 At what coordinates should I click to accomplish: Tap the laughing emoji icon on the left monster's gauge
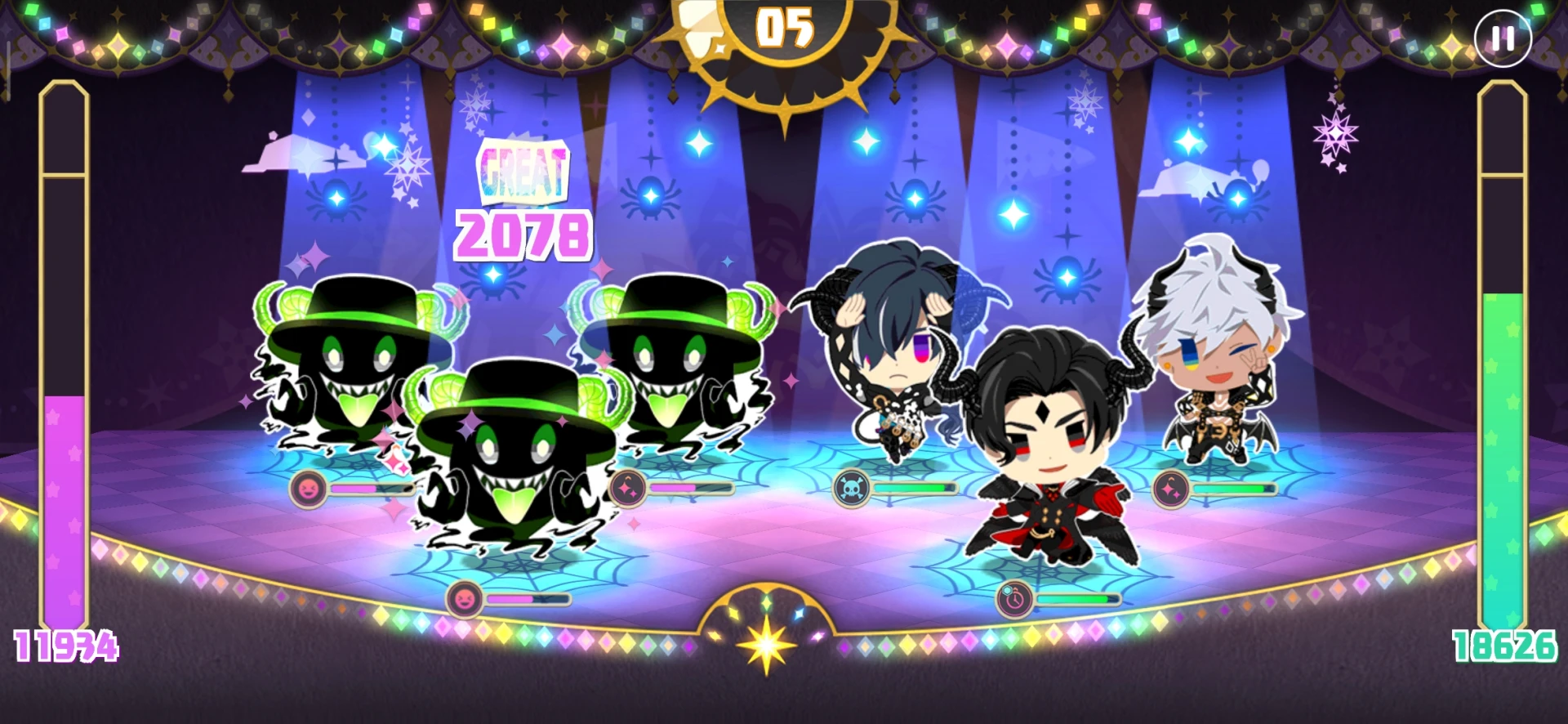click(306, 490)
